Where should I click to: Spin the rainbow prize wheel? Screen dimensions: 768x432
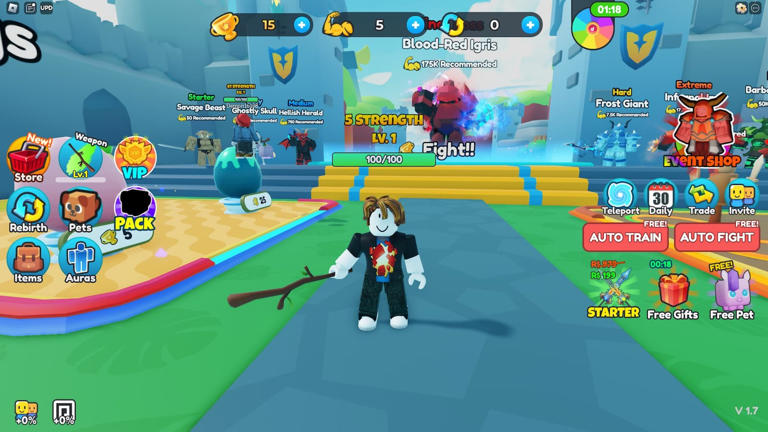pos(592,29)
